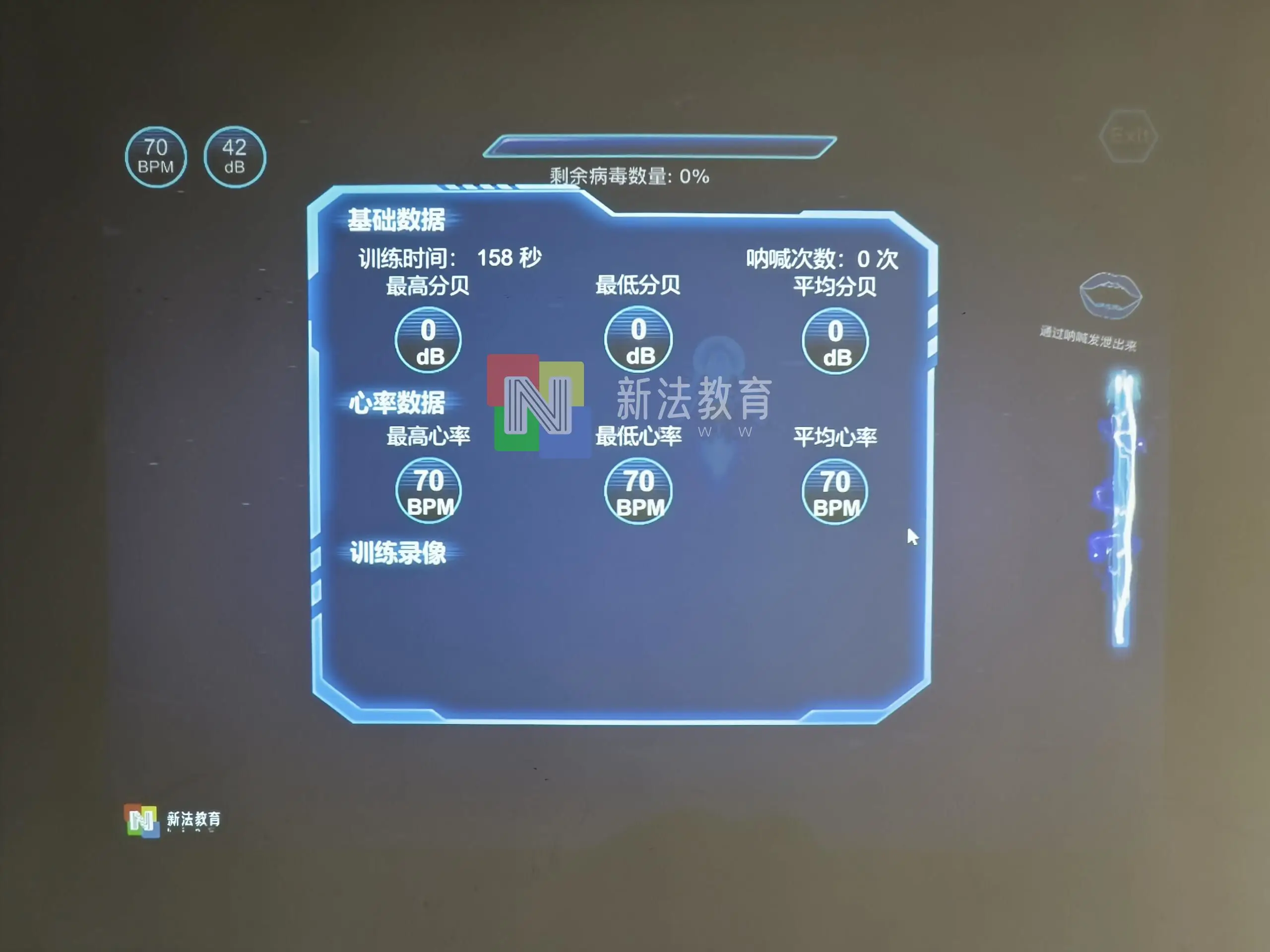This screenshot has width=1270, height=952.
Task: Click the 最低分贝 0 dB circle
Action: (637, 340)
